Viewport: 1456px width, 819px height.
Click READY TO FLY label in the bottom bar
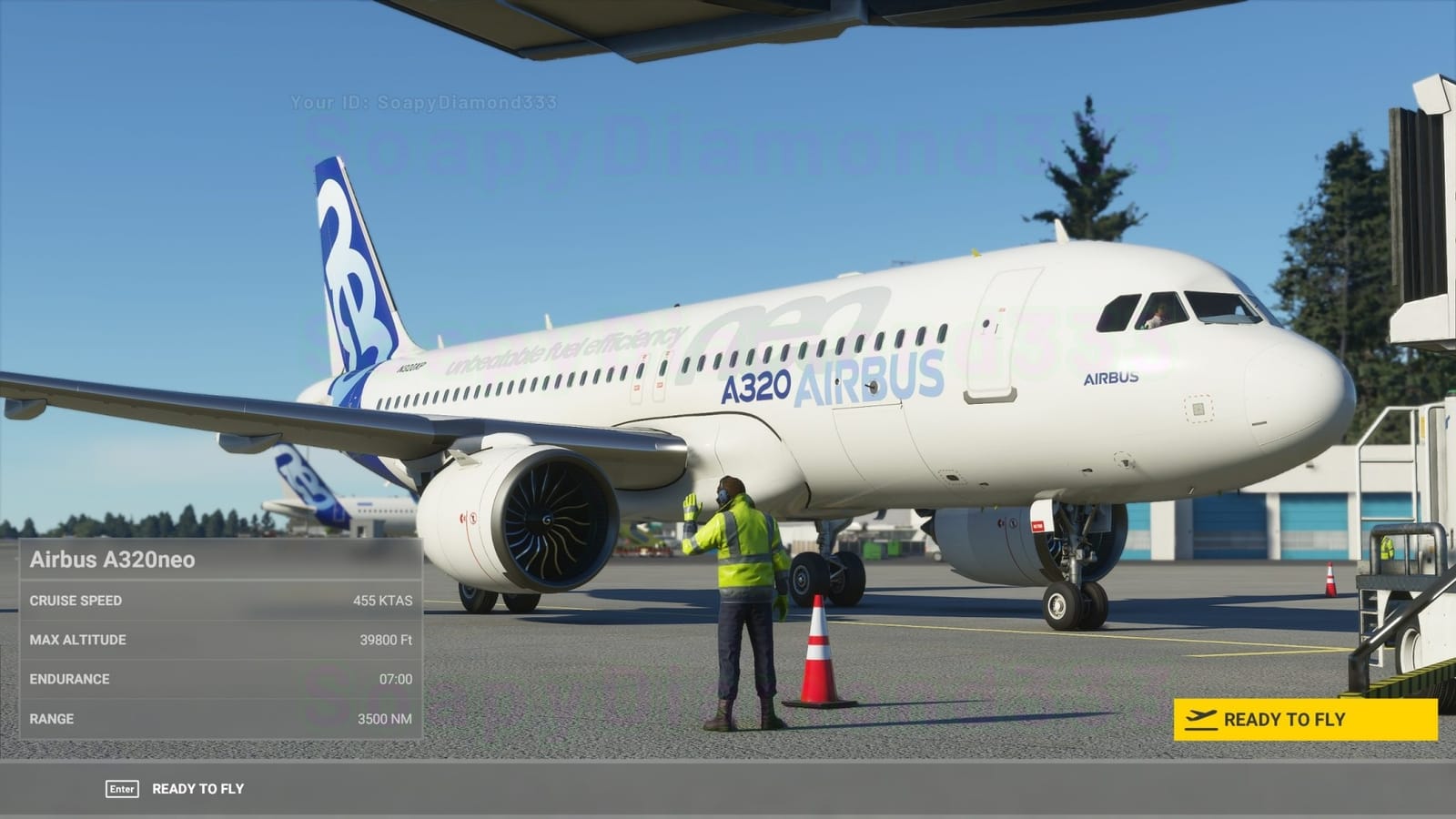(198, 789)
